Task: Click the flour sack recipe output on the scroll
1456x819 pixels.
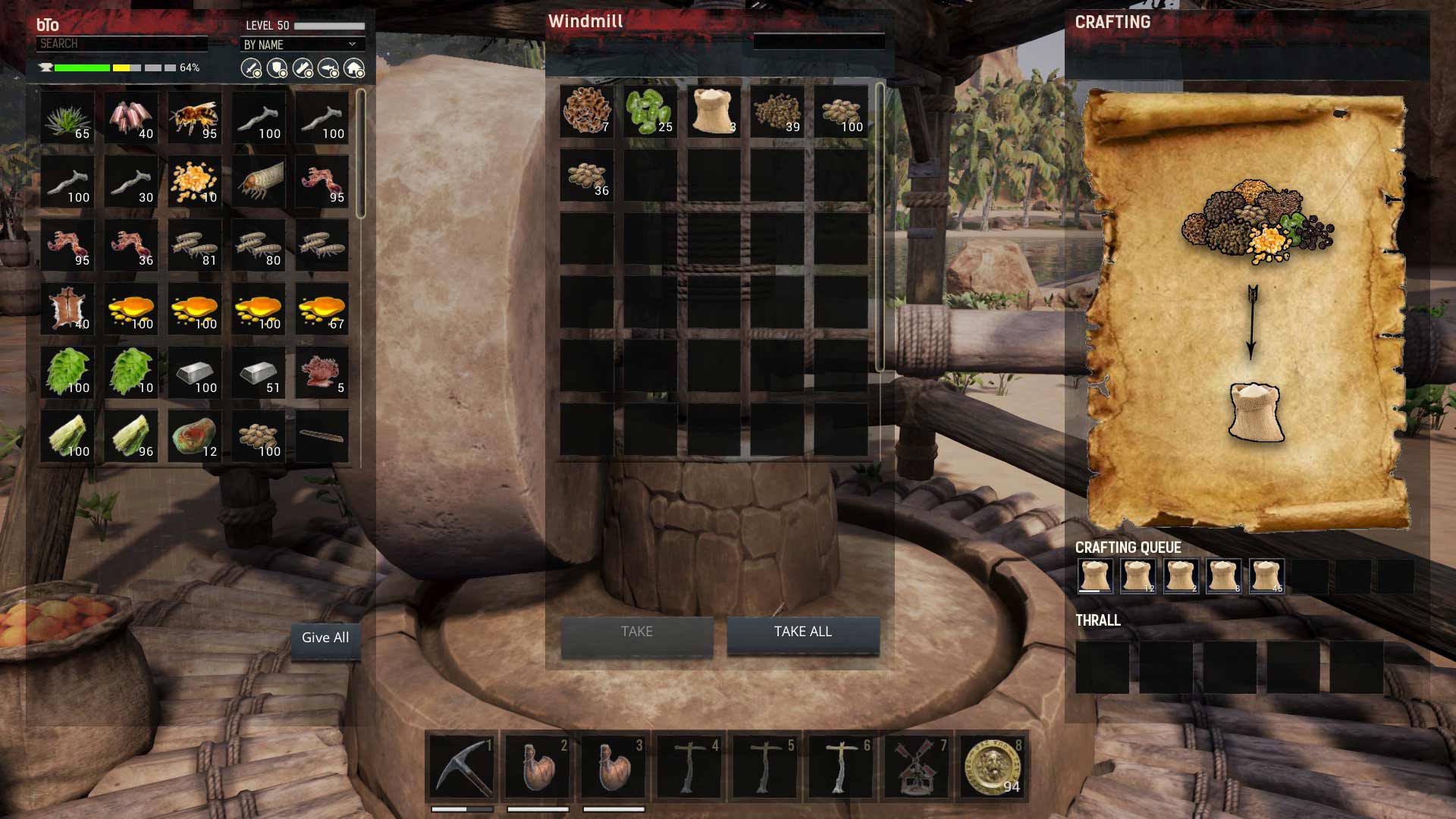Action: click(1256, 412)
